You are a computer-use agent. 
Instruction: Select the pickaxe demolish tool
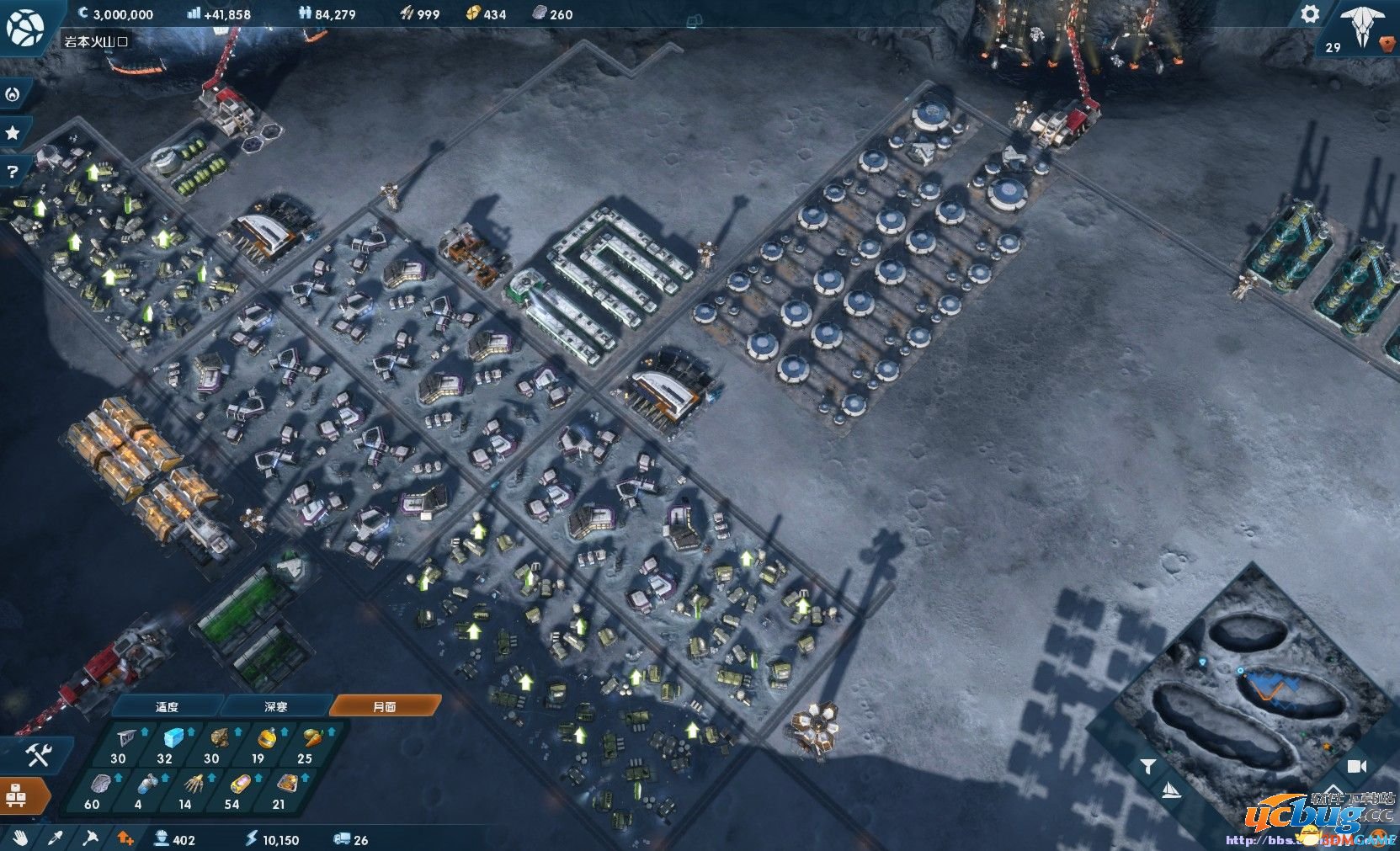[x=90, y=838]
